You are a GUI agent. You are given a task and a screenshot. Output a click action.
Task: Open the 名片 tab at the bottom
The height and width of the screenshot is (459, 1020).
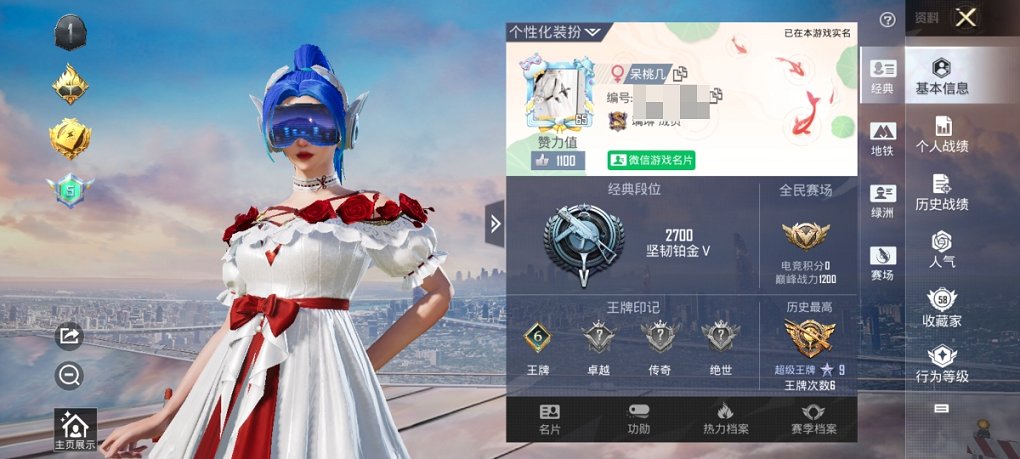pyautogui.click(x=550, y=419)
